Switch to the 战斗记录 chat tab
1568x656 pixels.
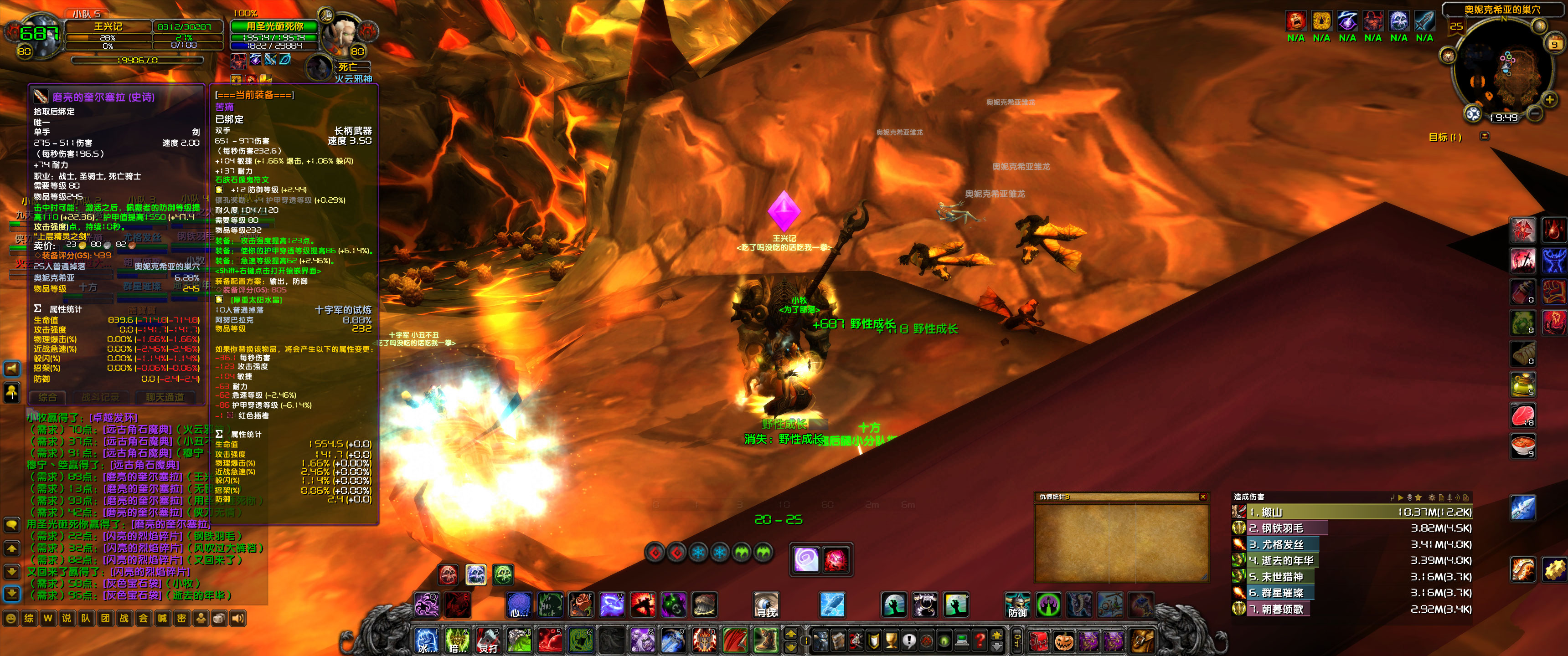(x=100, y=397)
